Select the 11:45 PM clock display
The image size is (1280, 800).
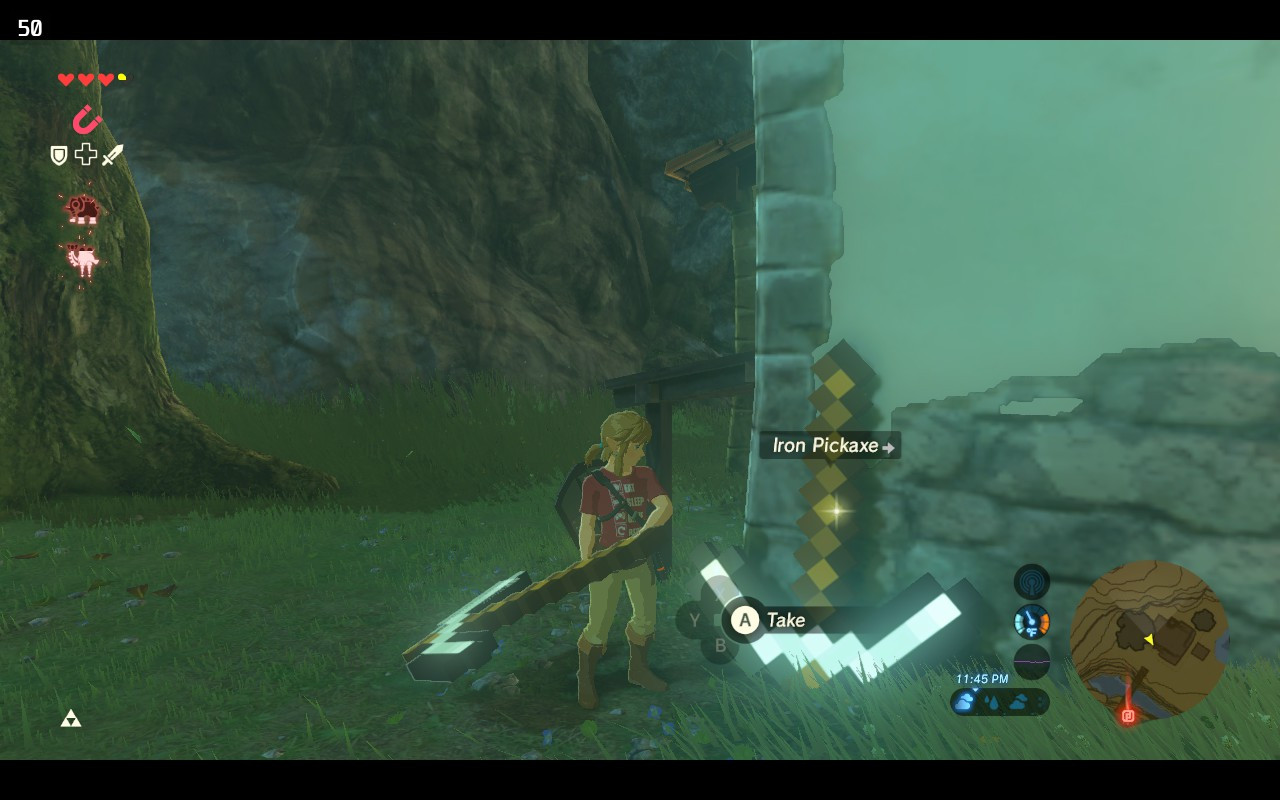[982, 678]
